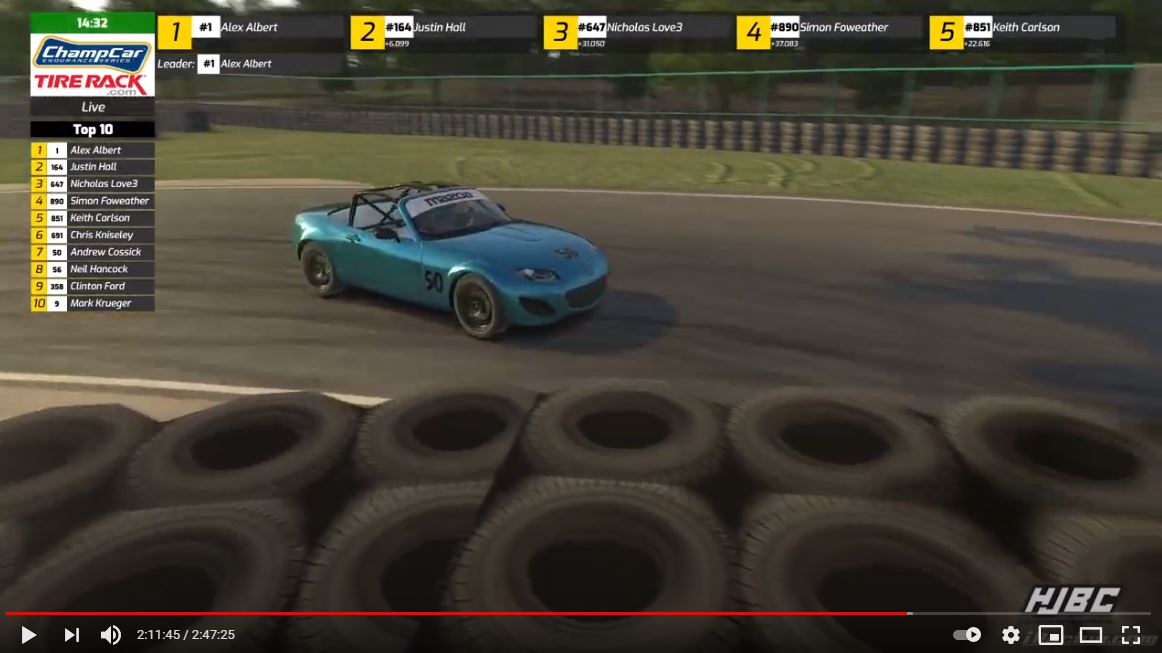
Task: Open the video player settings gear
Action: click(1011, 635)
